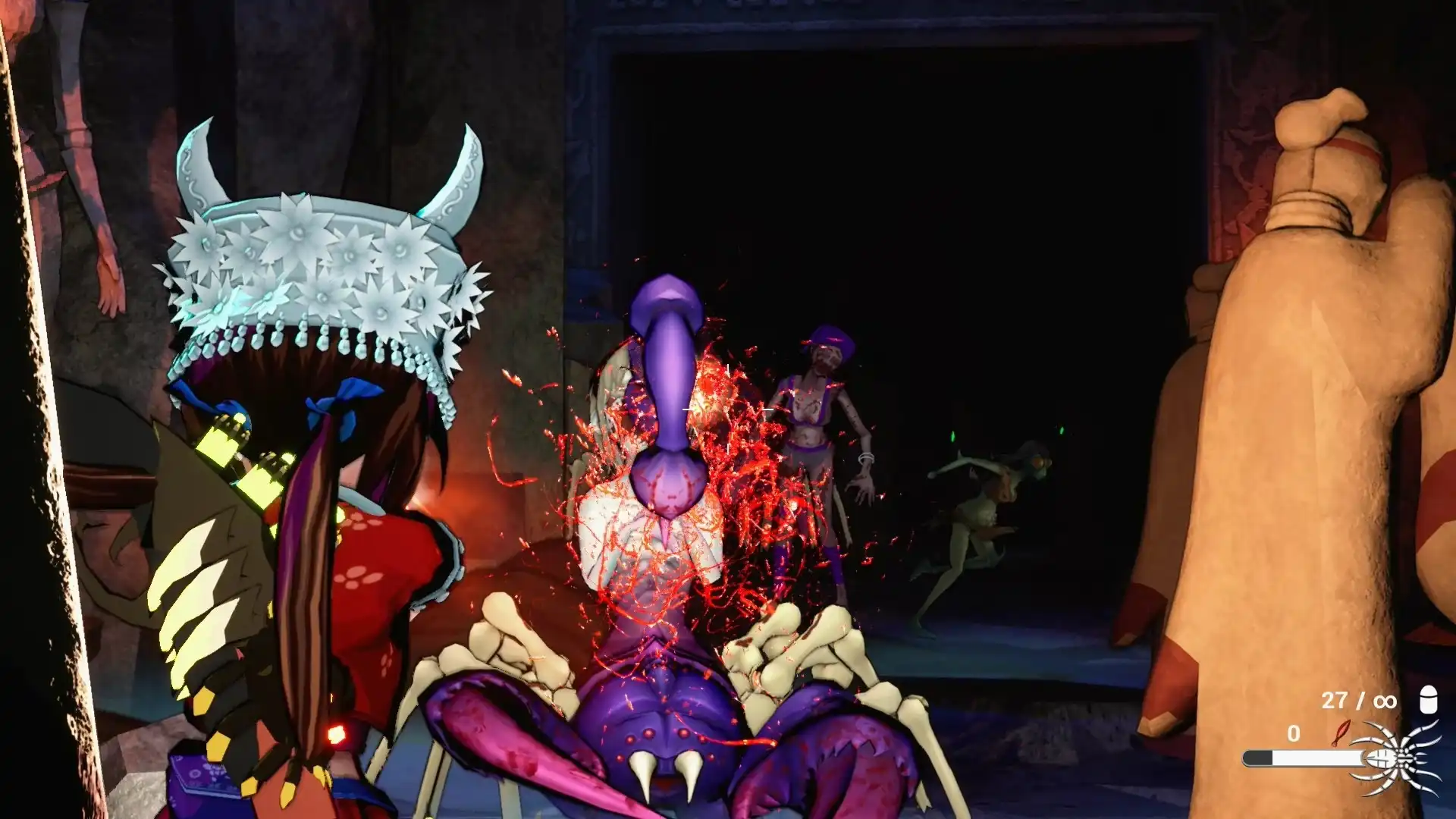Click the bullet ammo icon
The image size is (1456, 819).
click(x=1429, y=699)
